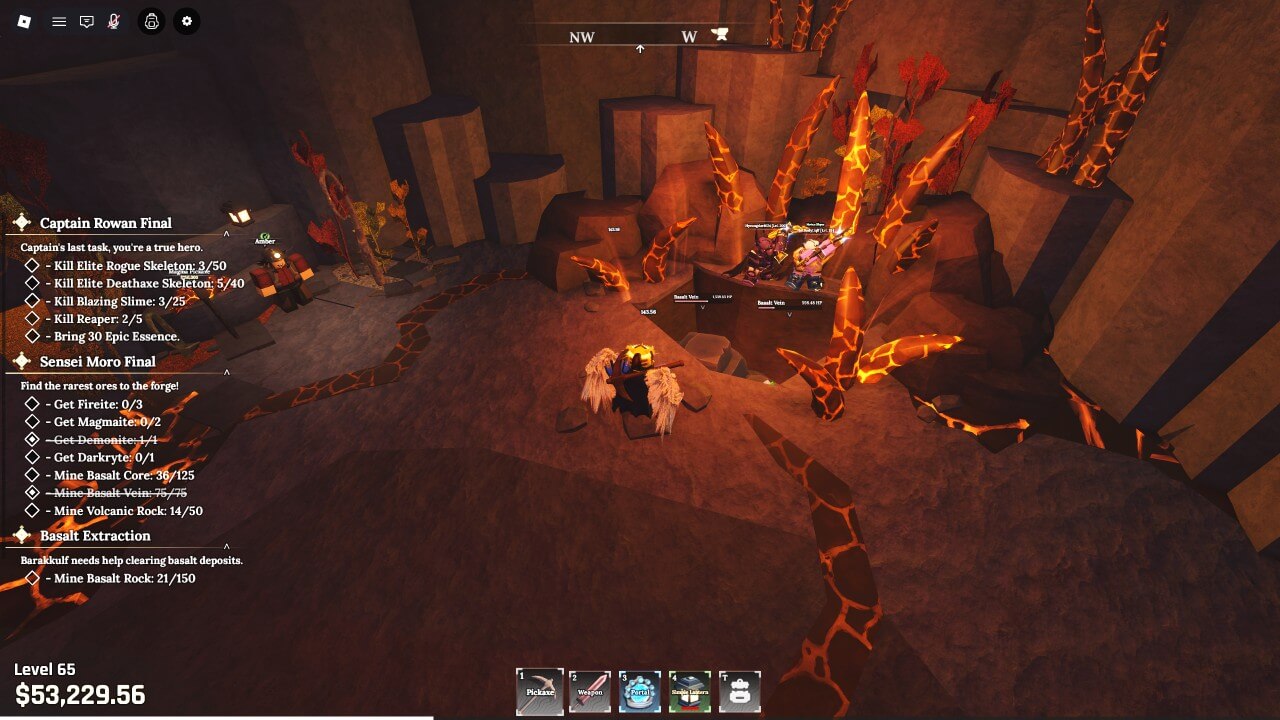Open the backpack from the hotbar
Viewport: 1280px width, 720px height.
tap(740, 692)
